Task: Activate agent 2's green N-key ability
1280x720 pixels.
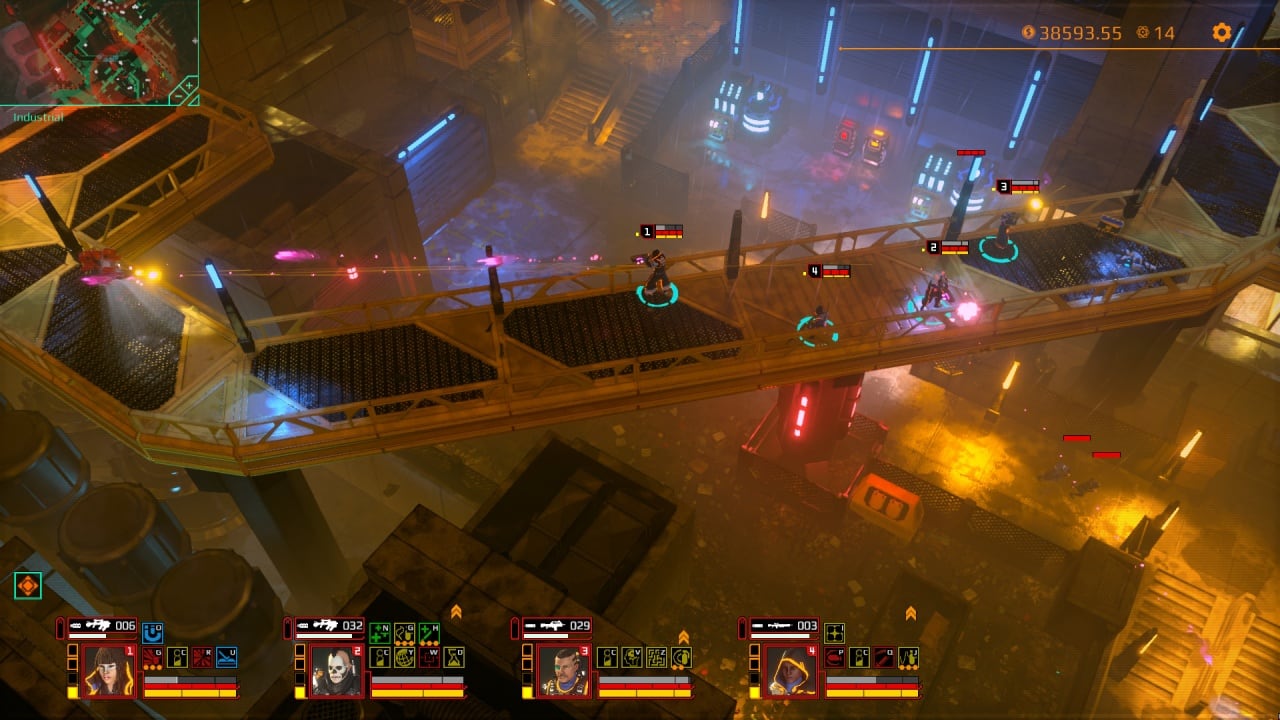Action: pyautogui.click(x=380, y=632)
